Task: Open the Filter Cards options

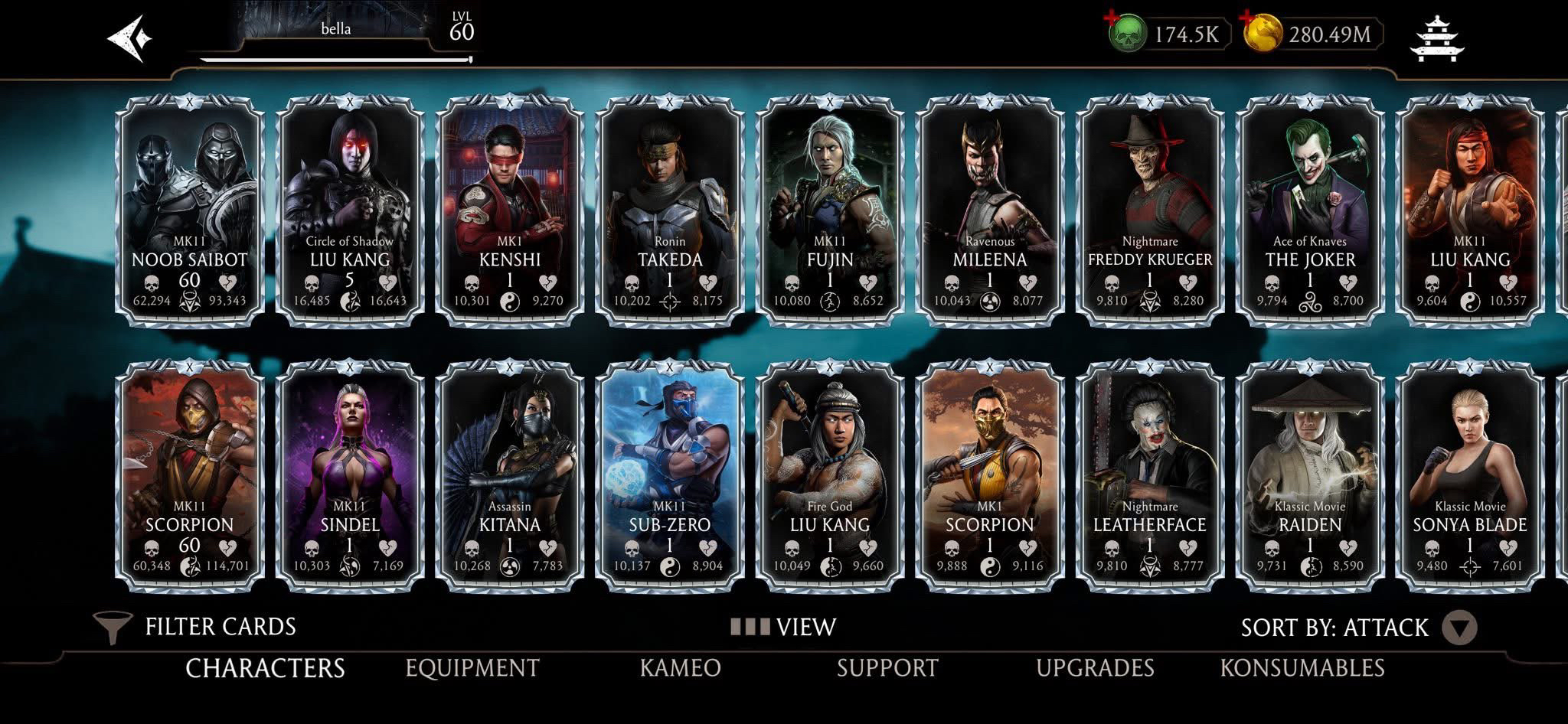Action: (x=195, y=627)
